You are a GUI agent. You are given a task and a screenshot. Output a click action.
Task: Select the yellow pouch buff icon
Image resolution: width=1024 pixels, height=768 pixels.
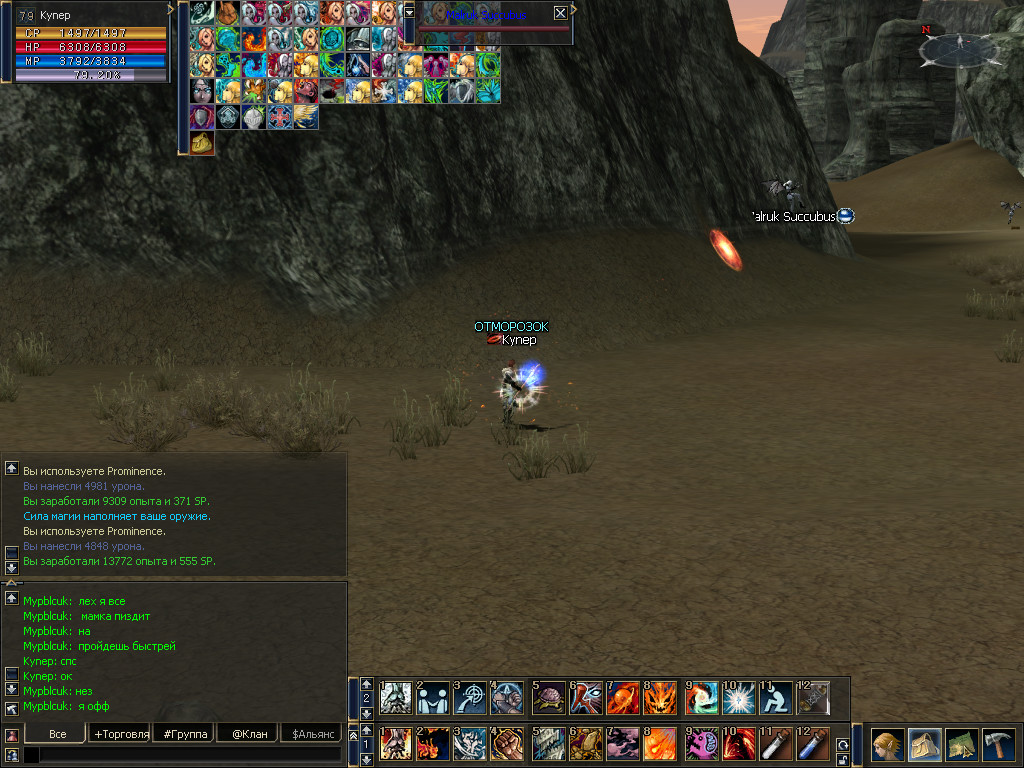[203, 143]
